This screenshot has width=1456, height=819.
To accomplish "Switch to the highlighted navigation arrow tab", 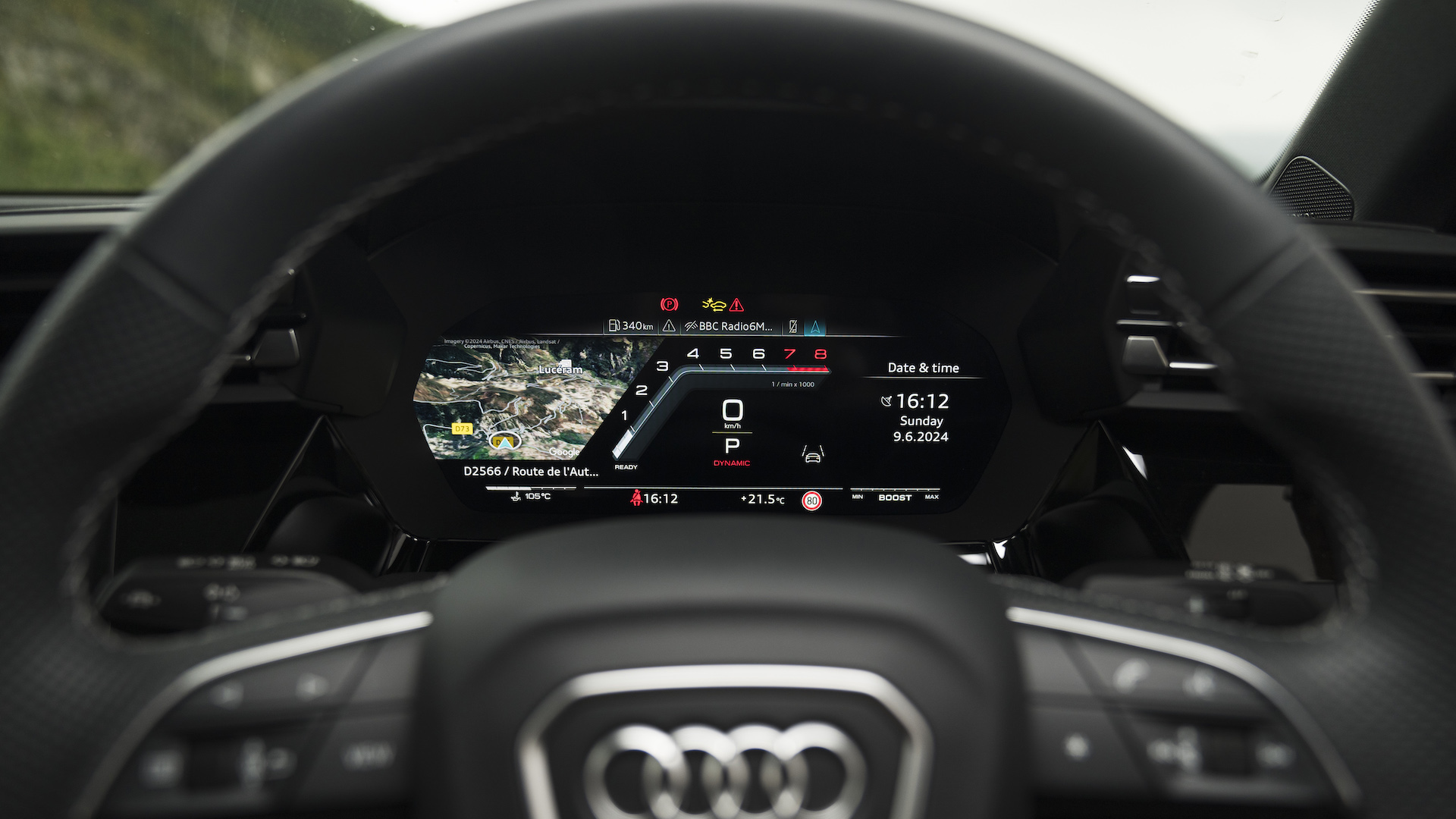I will pos(815,328).
